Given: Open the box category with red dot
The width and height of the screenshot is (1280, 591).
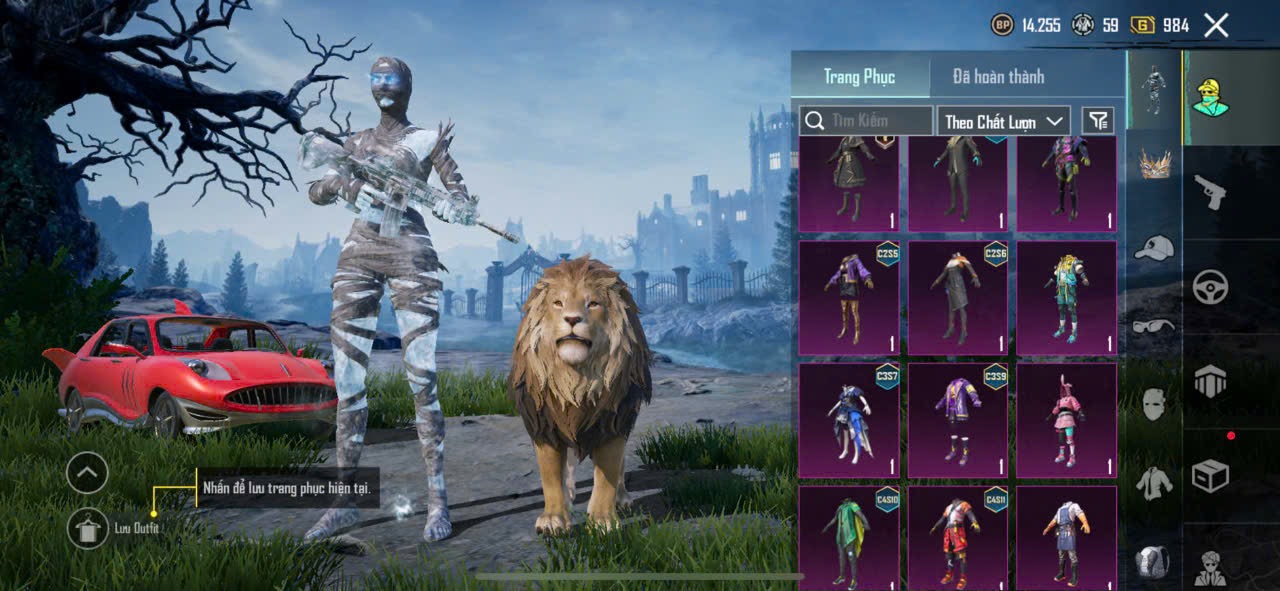Looking at the screenshot, I should [1210, 476].
